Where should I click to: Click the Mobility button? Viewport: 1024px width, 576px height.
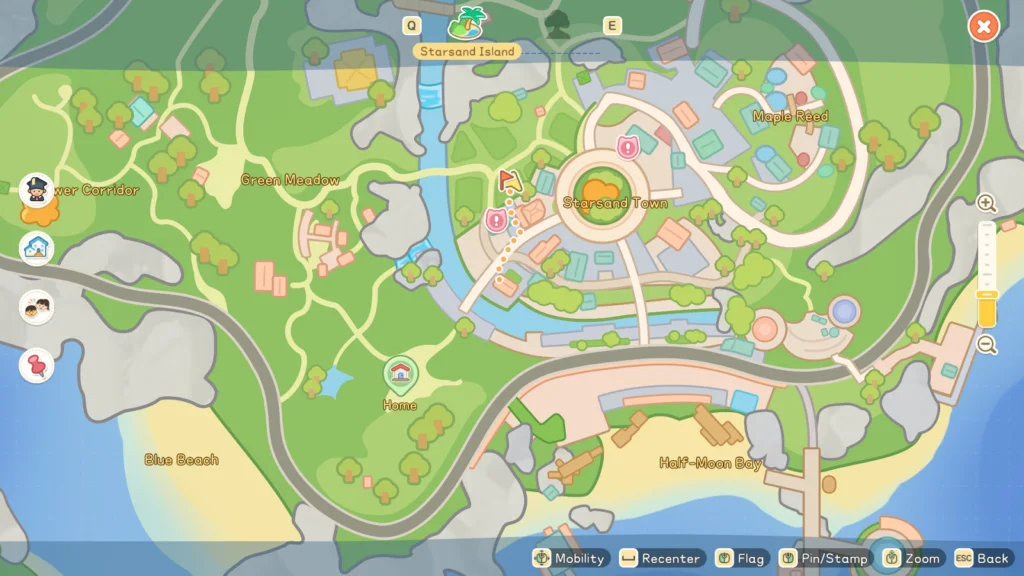coord(570,558)
